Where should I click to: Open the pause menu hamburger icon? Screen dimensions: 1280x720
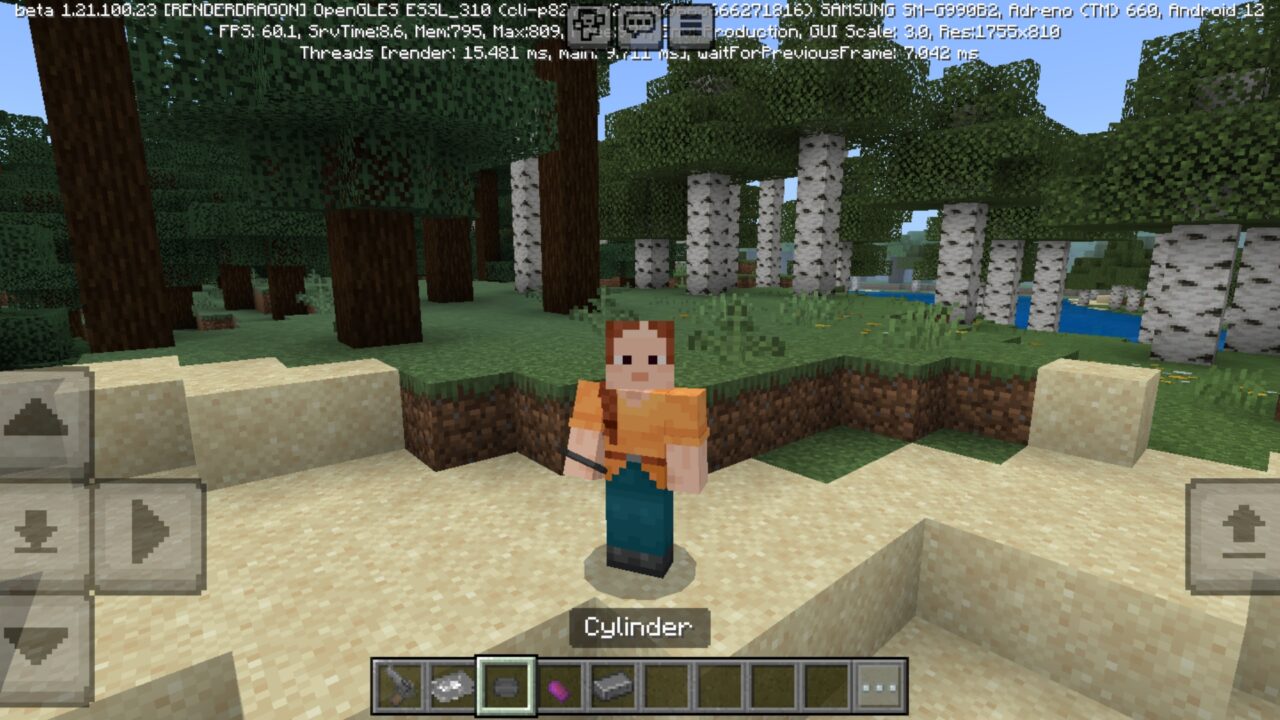tap(691, 21)
